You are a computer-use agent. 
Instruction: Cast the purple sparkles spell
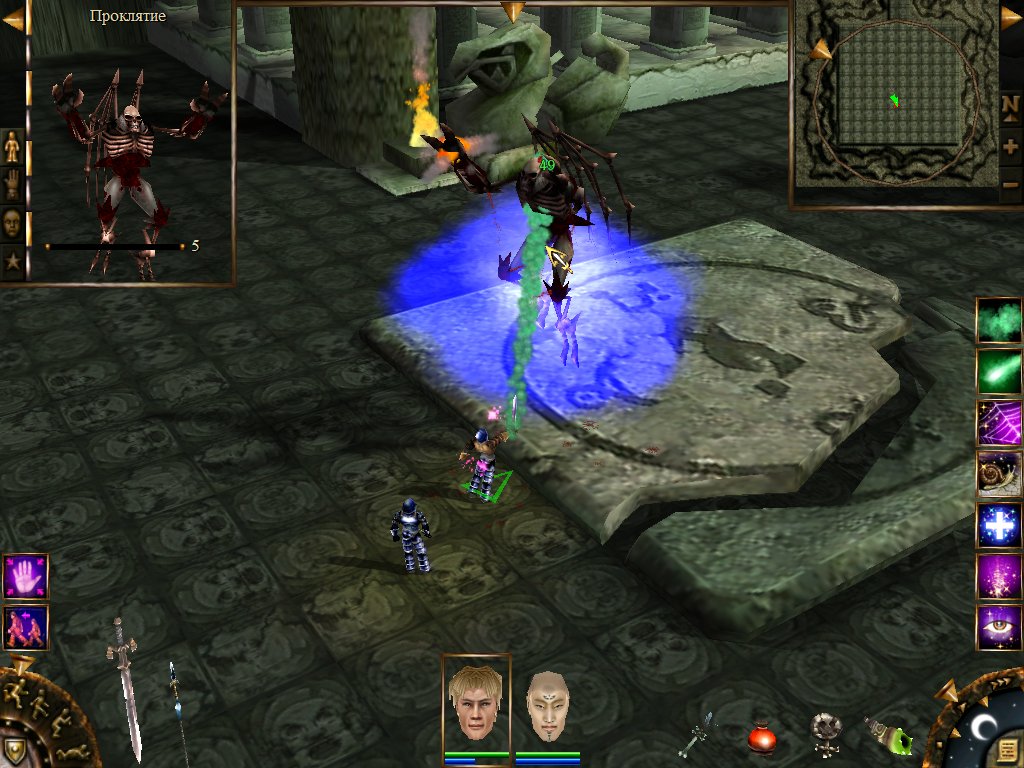coord(999,577)
